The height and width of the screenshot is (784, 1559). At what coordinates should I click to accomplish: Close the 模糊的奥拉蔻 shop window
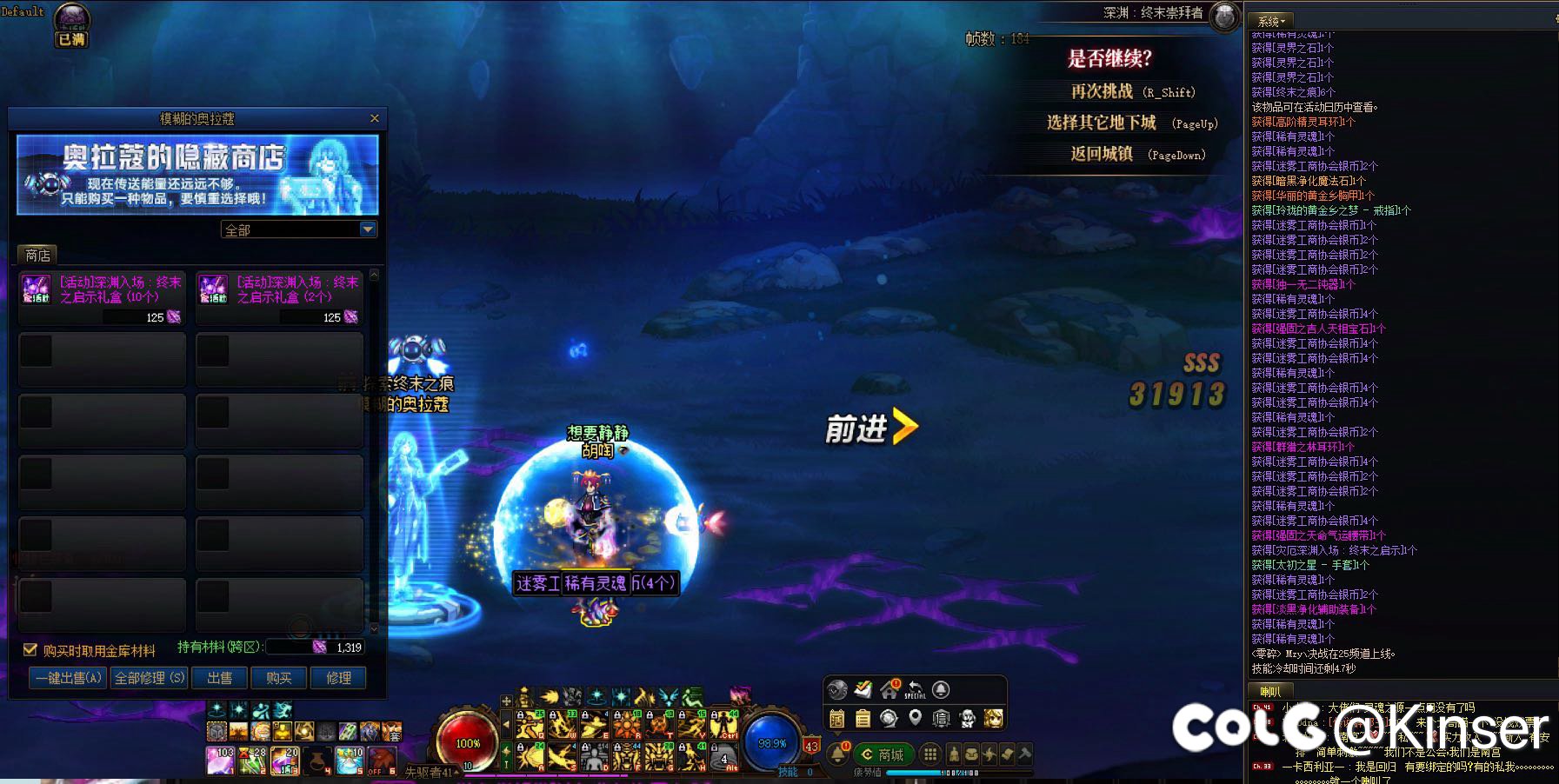tap(375, 118)
